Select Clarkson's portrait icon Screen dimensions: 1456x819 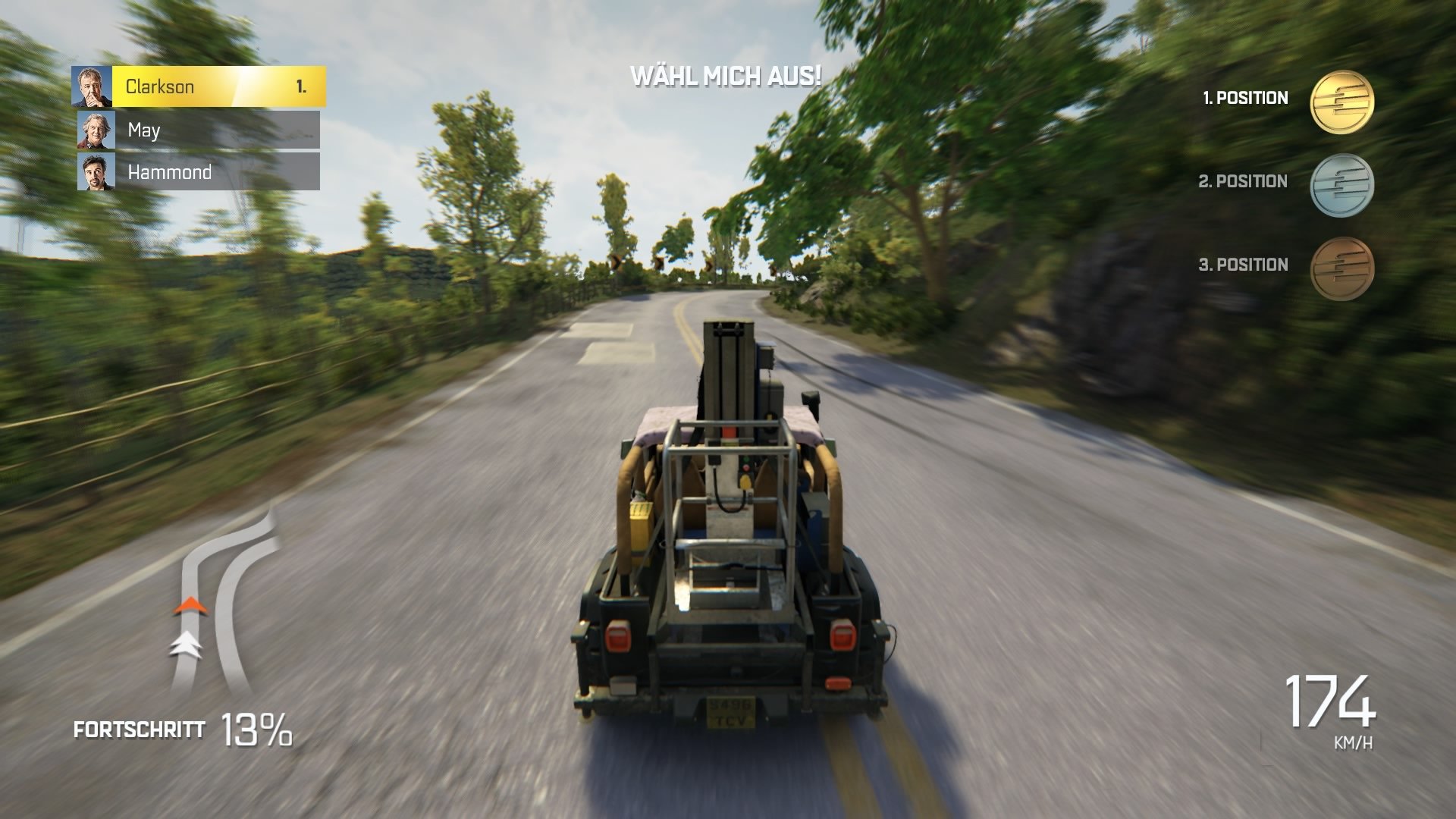(x=90, y=85)
